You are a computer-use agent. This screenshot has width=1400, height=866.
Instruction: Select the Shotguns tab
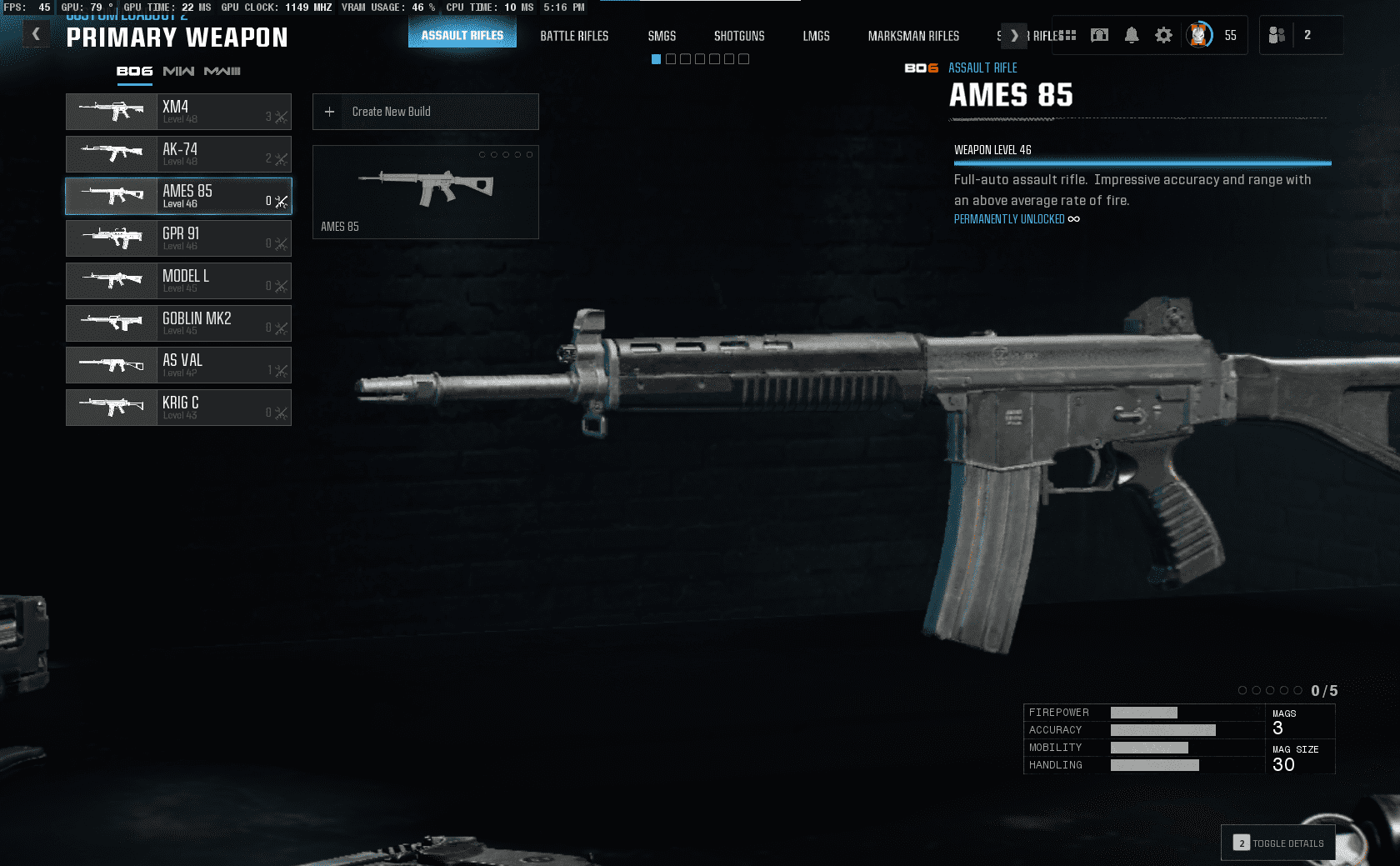click(739, 36)
